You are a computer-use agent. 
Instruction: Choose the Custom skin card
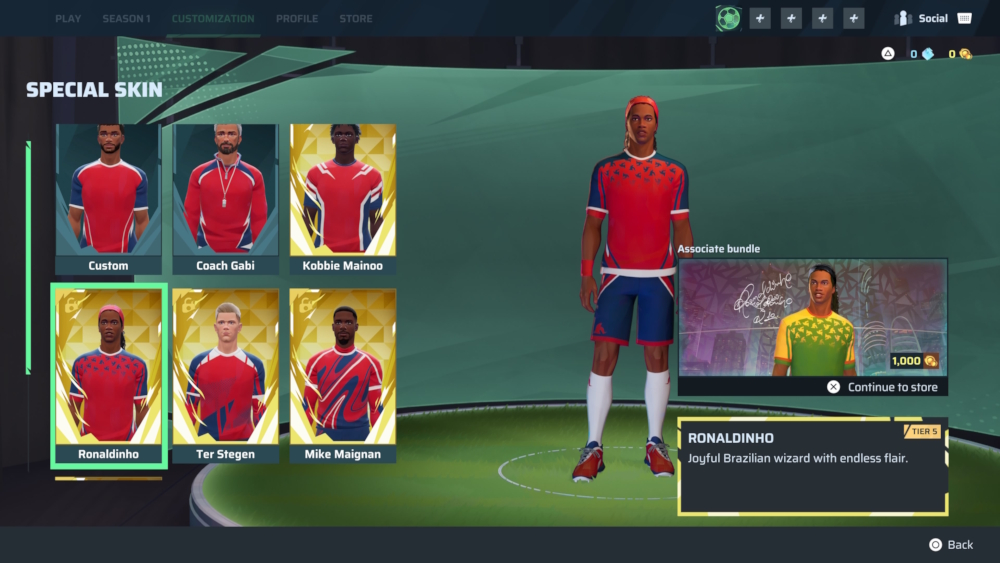coord(108,199)
